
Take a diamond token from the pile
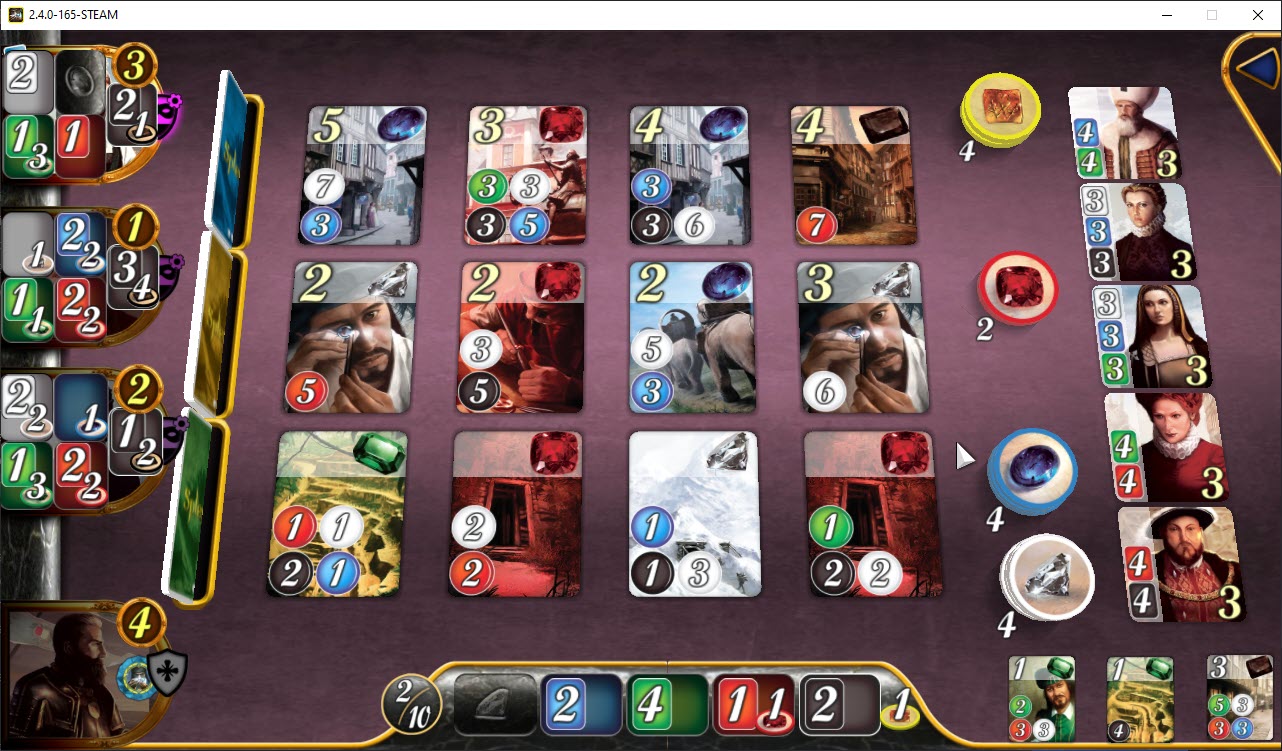point(1046,578)
